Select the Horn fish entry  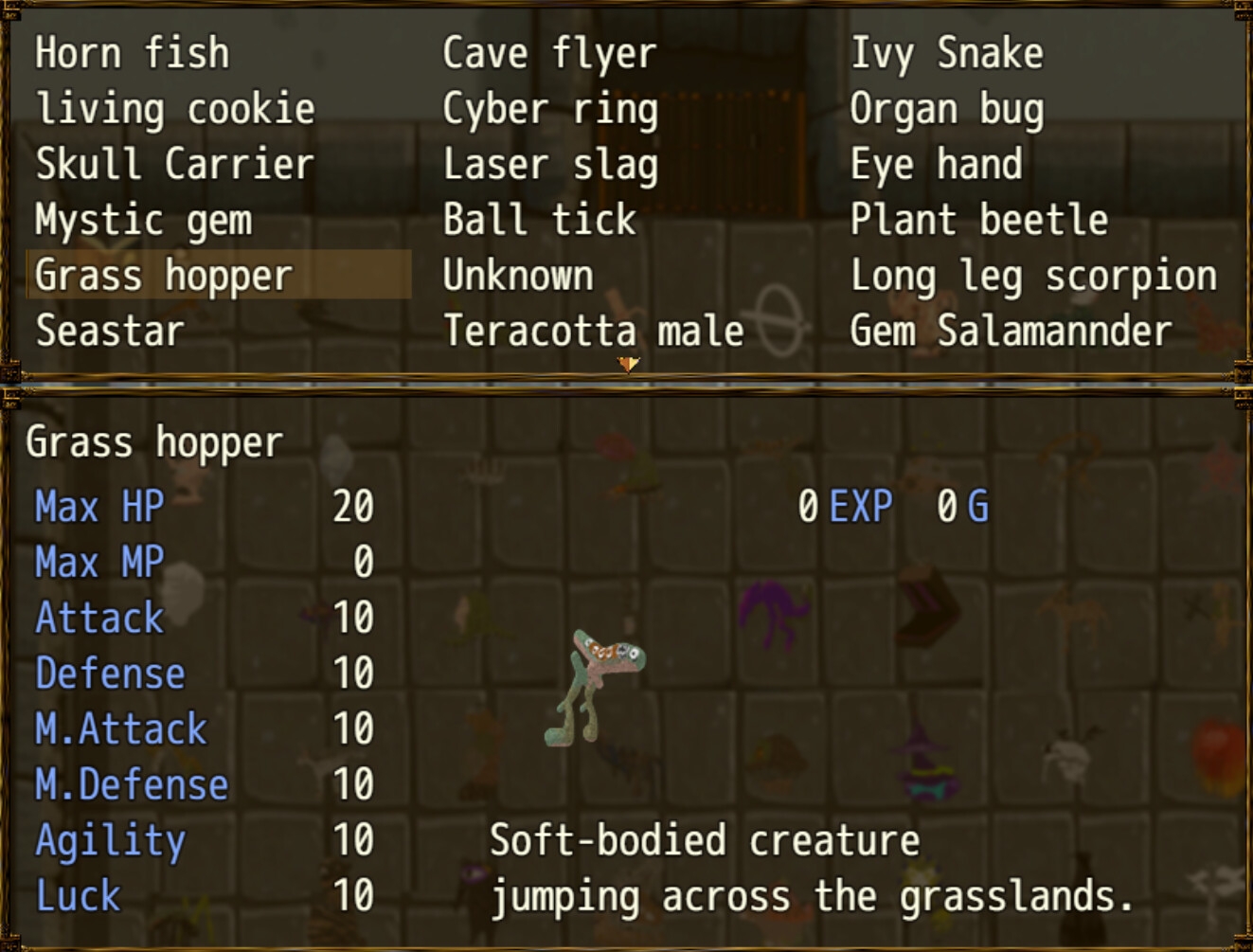(x=132, y=53)
